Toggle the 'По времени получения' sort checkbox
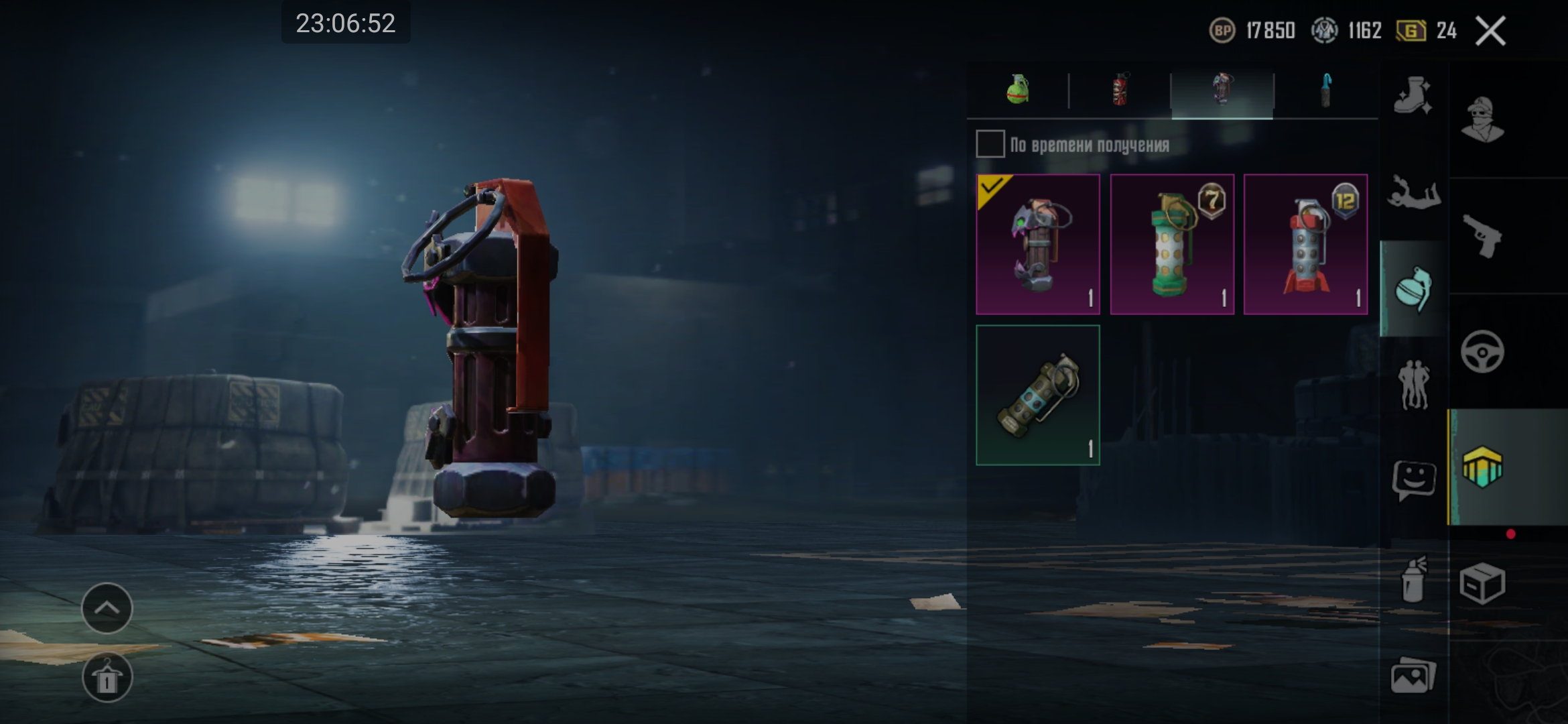Image resolution: width=1568 pixels, height=724 pixels. coord(990,144)
